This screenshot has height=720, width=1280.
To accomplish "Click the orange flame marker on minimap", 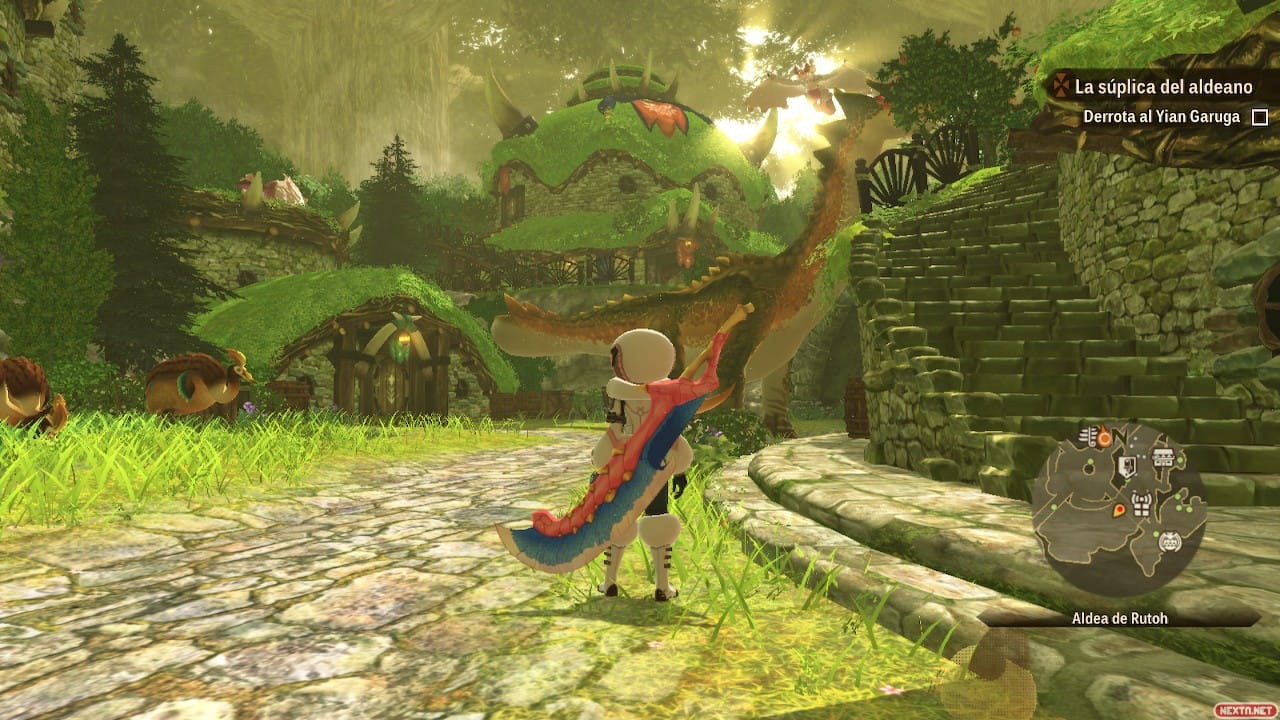I will coord(1104,437).
